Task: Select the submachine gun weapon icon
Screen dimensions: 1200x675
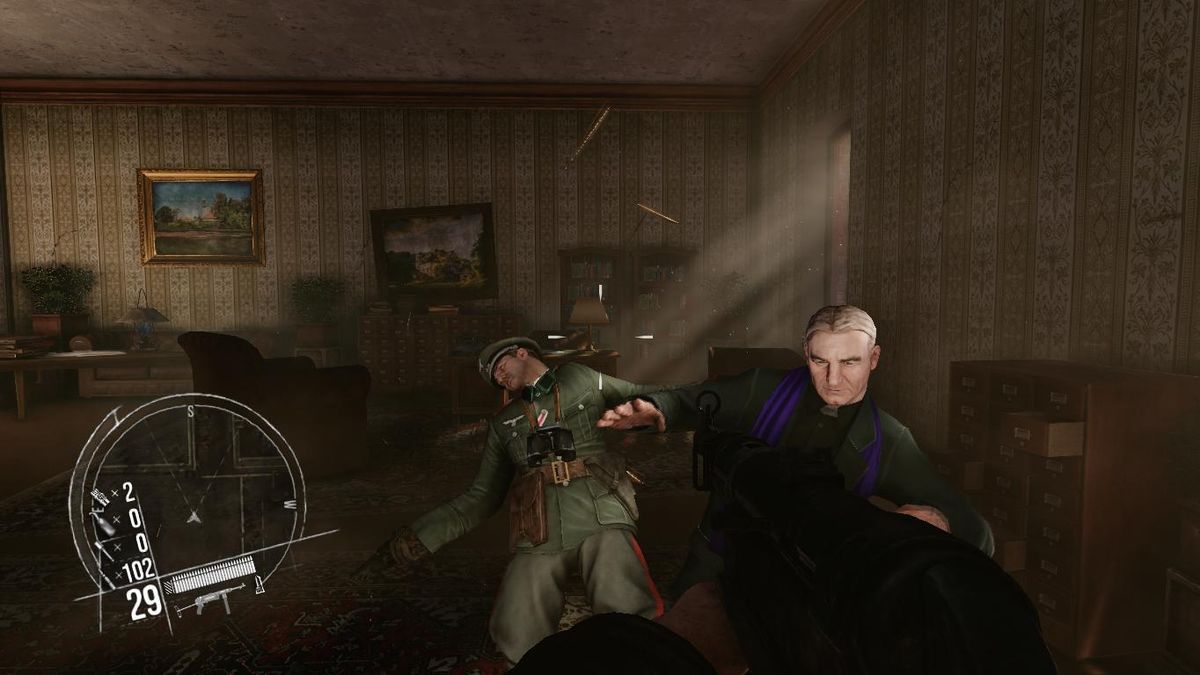Action: (x=208, y=603)
